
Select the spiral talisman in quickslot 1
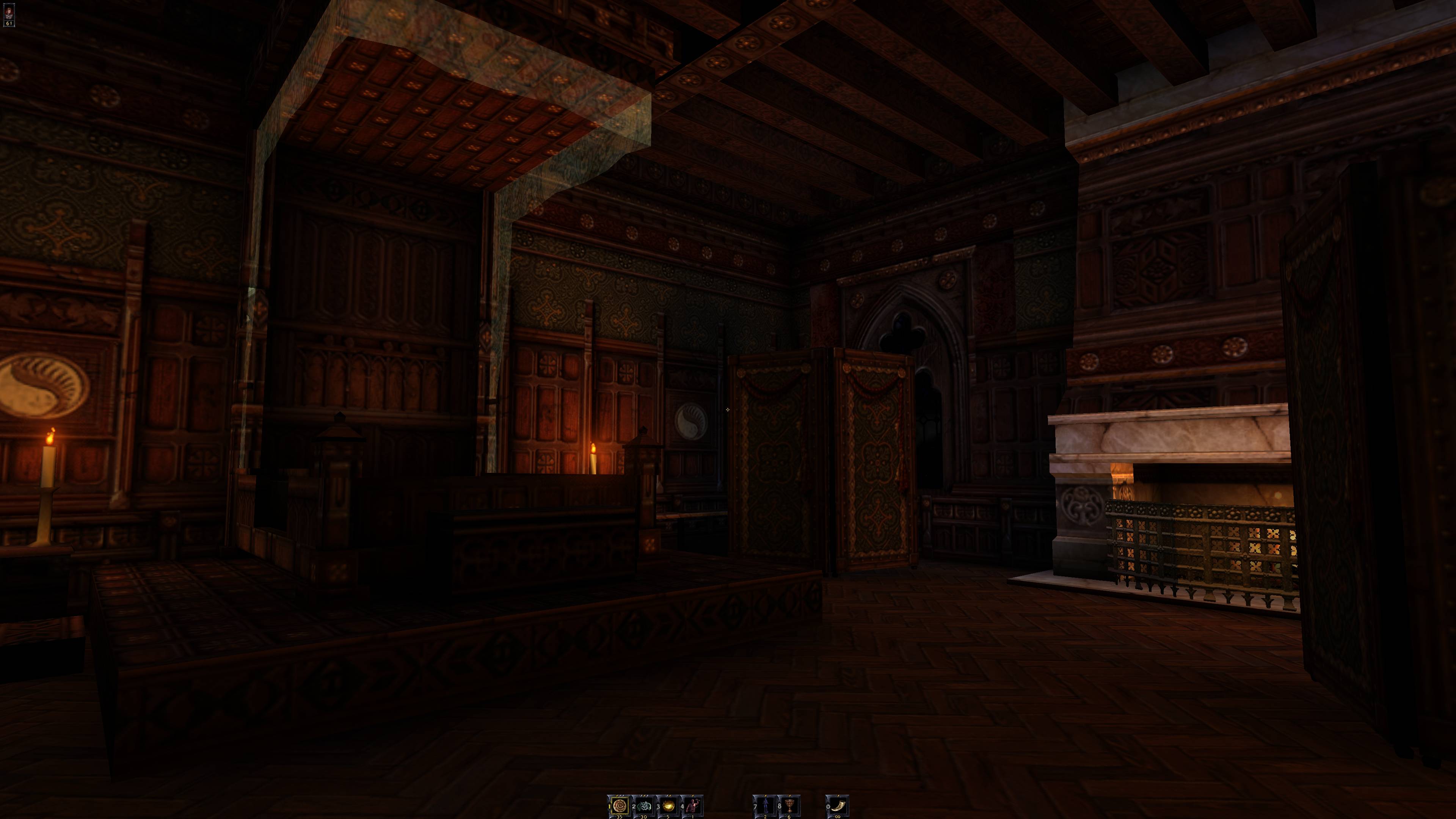click(x=621, y=806)
